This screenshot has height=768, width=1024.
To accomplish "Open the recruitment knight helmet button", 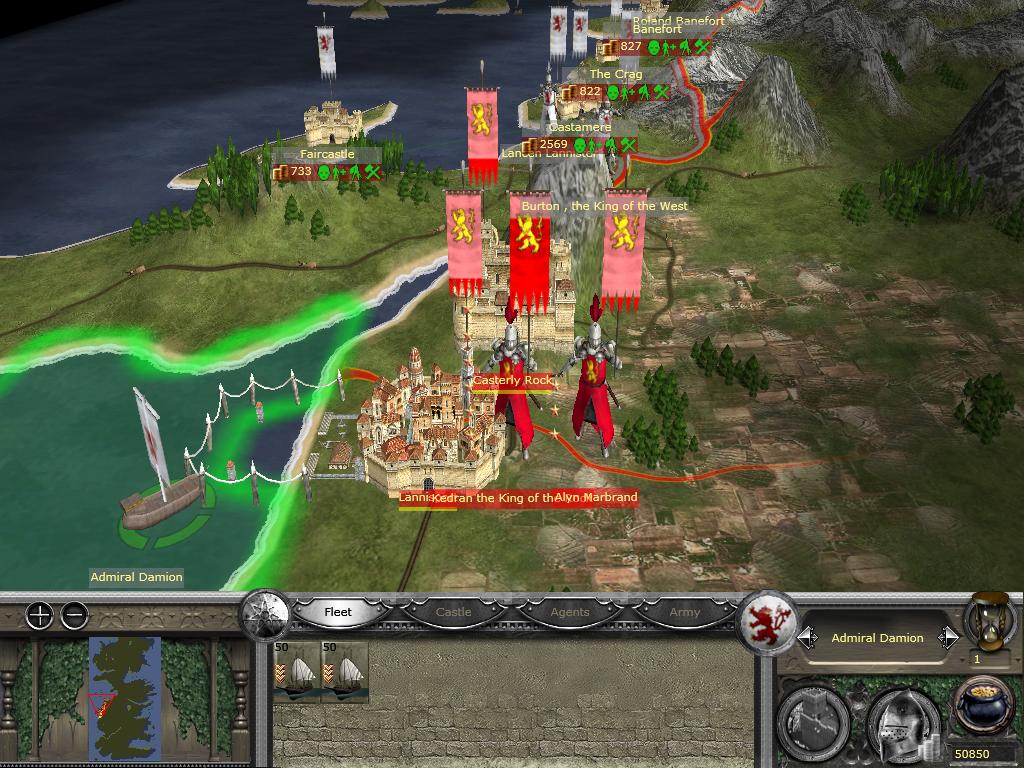I will pos(902,720).
